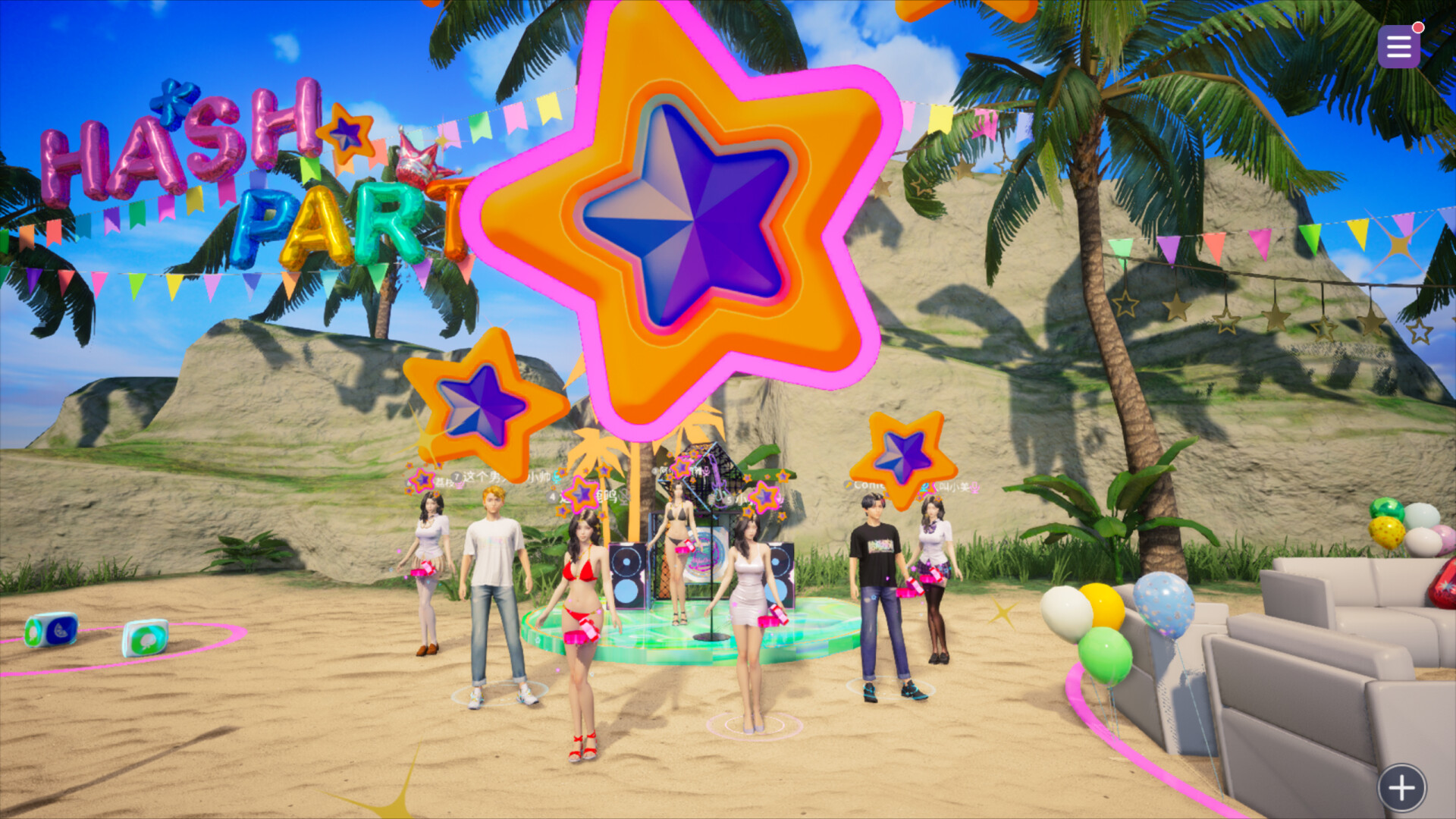The width and height of the screenshot is (1456, 819).
Task: Select the Conie player name label
Action: click(871, 485)
